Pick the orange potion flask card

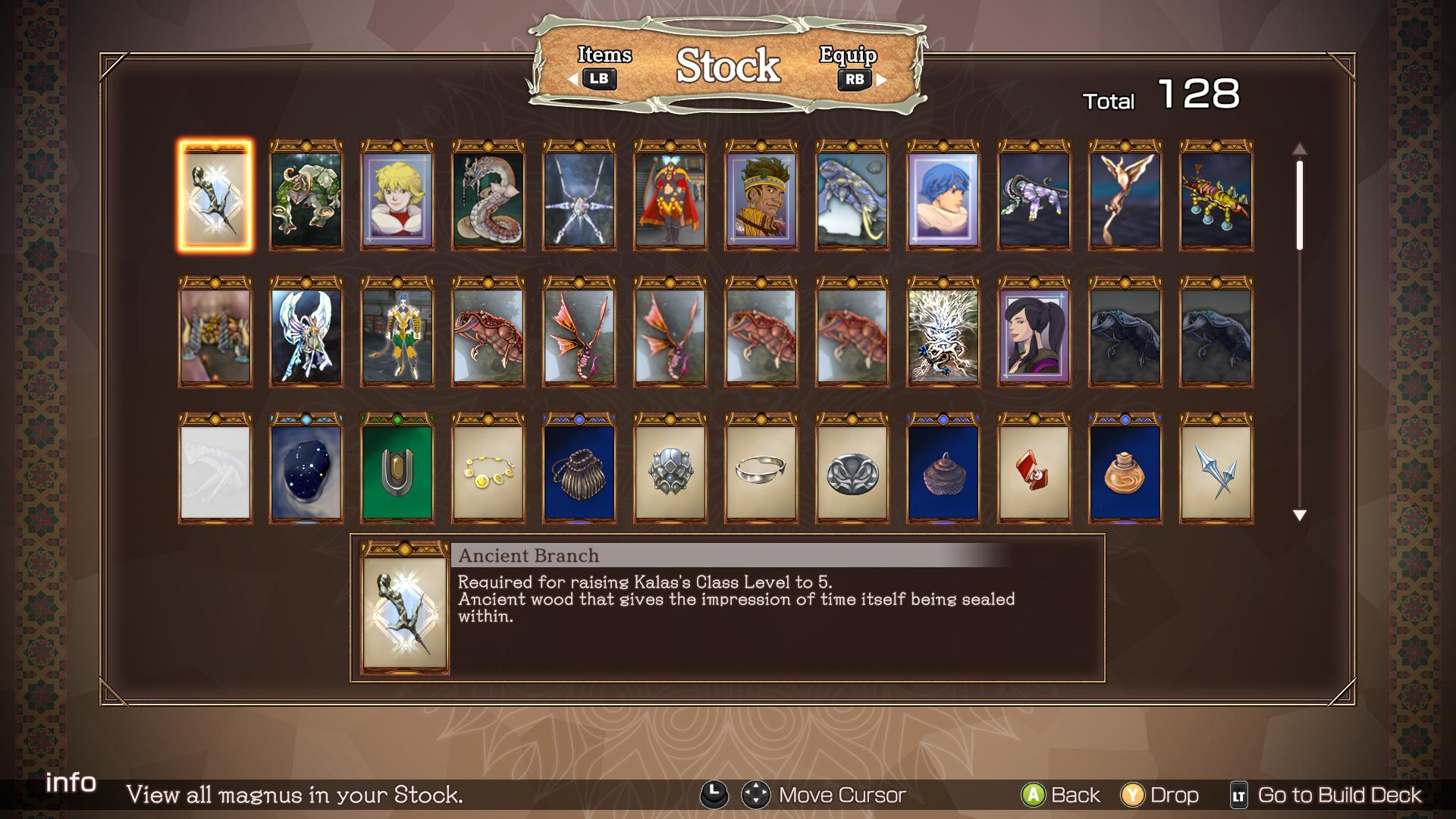[x=1125, y=469]
